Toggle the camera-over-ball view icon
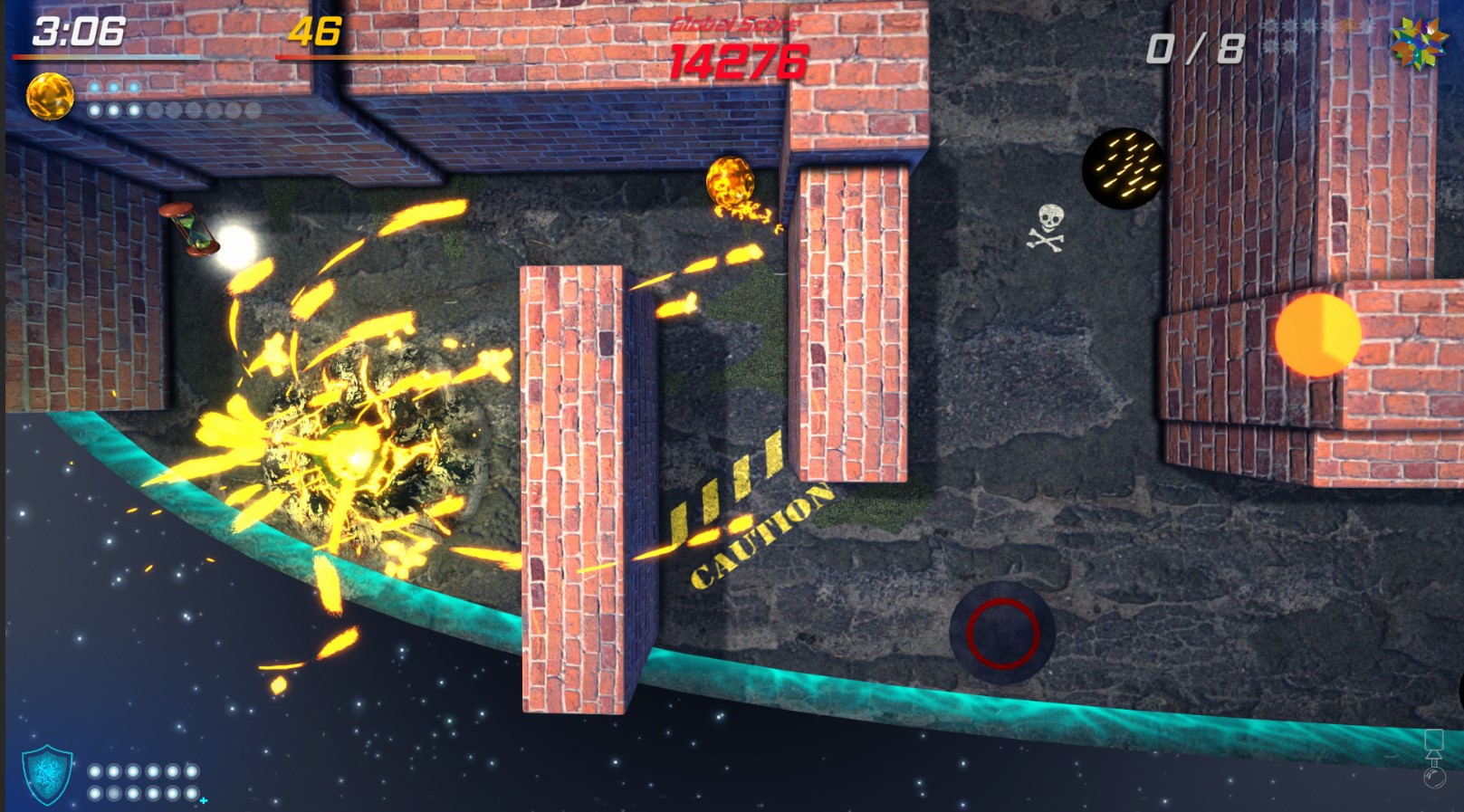 [x=1434, y=759]
